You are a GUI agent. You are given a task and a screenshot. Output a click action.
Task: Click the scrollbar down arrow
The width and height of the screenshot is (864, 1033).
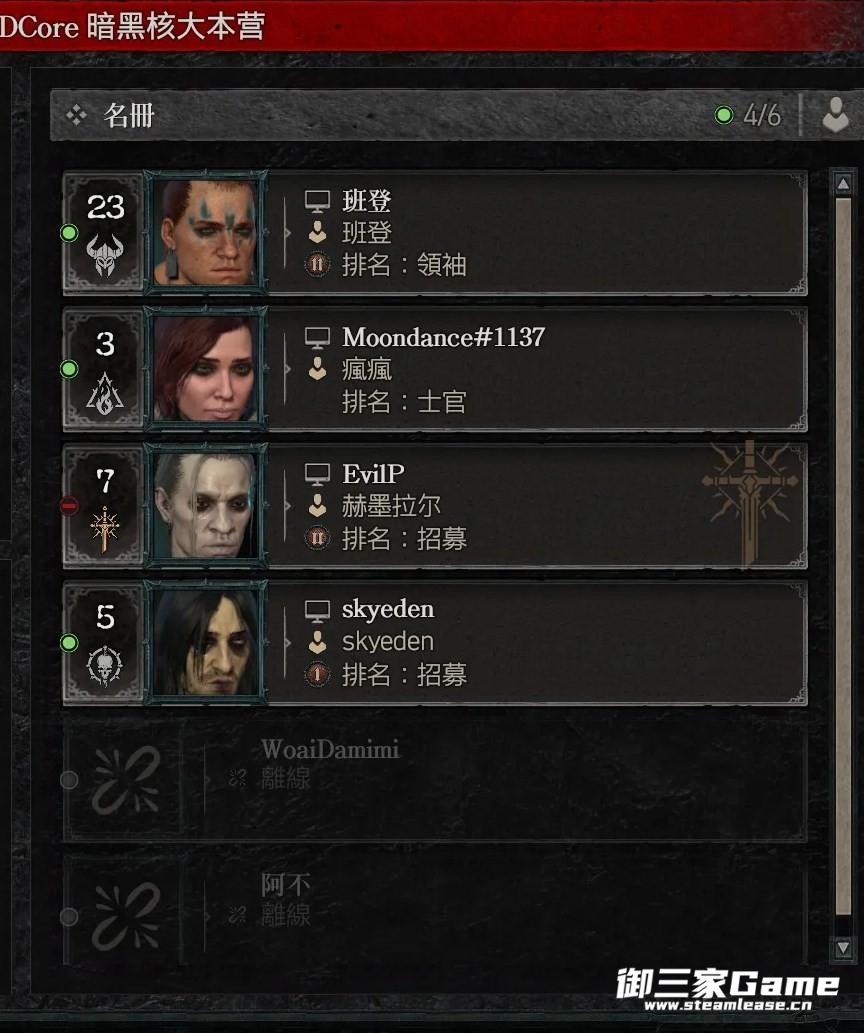842,947
